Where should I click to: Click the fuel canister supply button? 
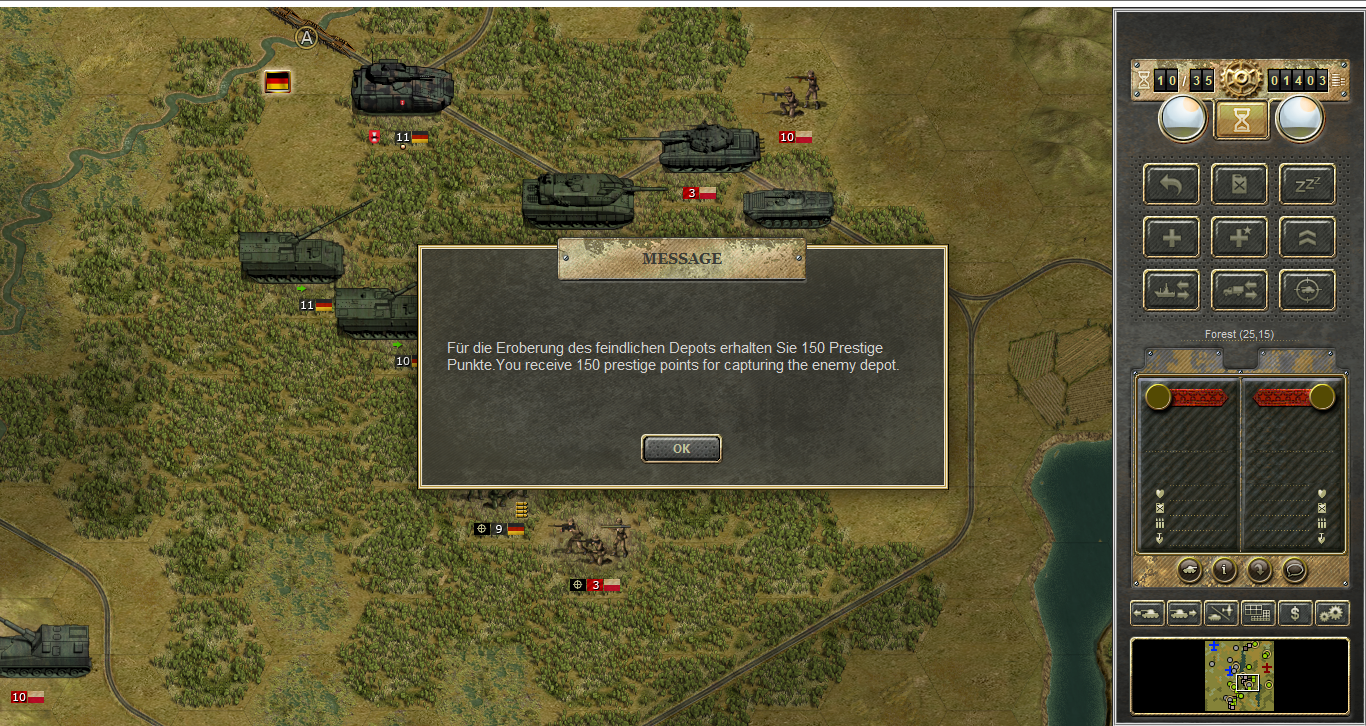[1239, 185]
